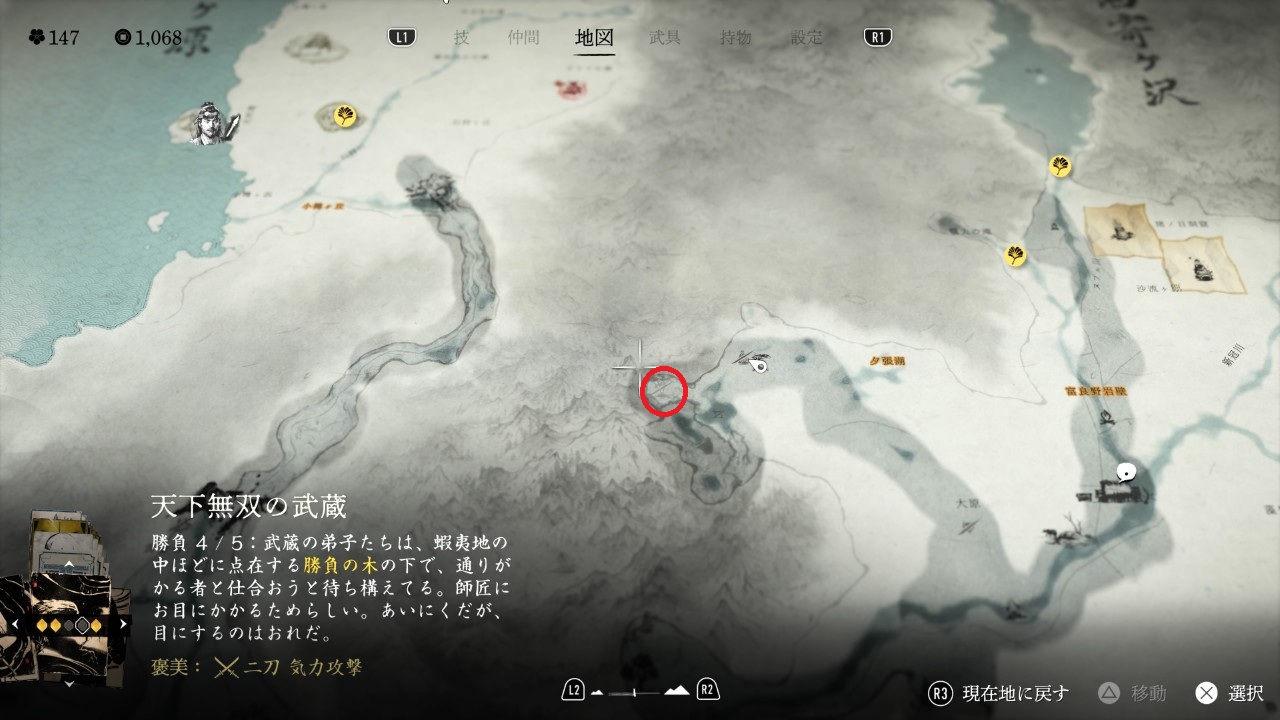1280x720 pixels.
Task: Select the 地図 map tab
Action: (594, 38)
